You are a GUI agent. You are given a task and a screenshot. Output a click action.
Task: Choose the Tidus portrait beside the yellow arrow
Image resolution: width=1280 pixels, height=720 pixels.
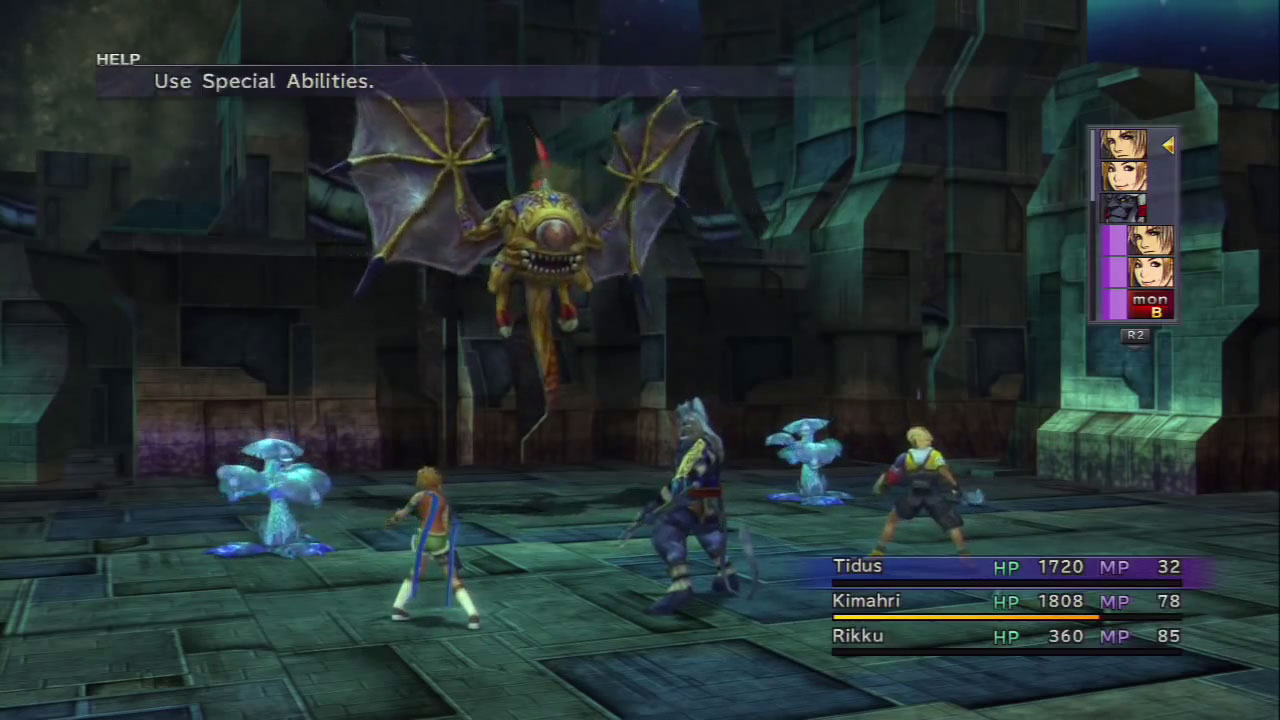(1123, 145)
